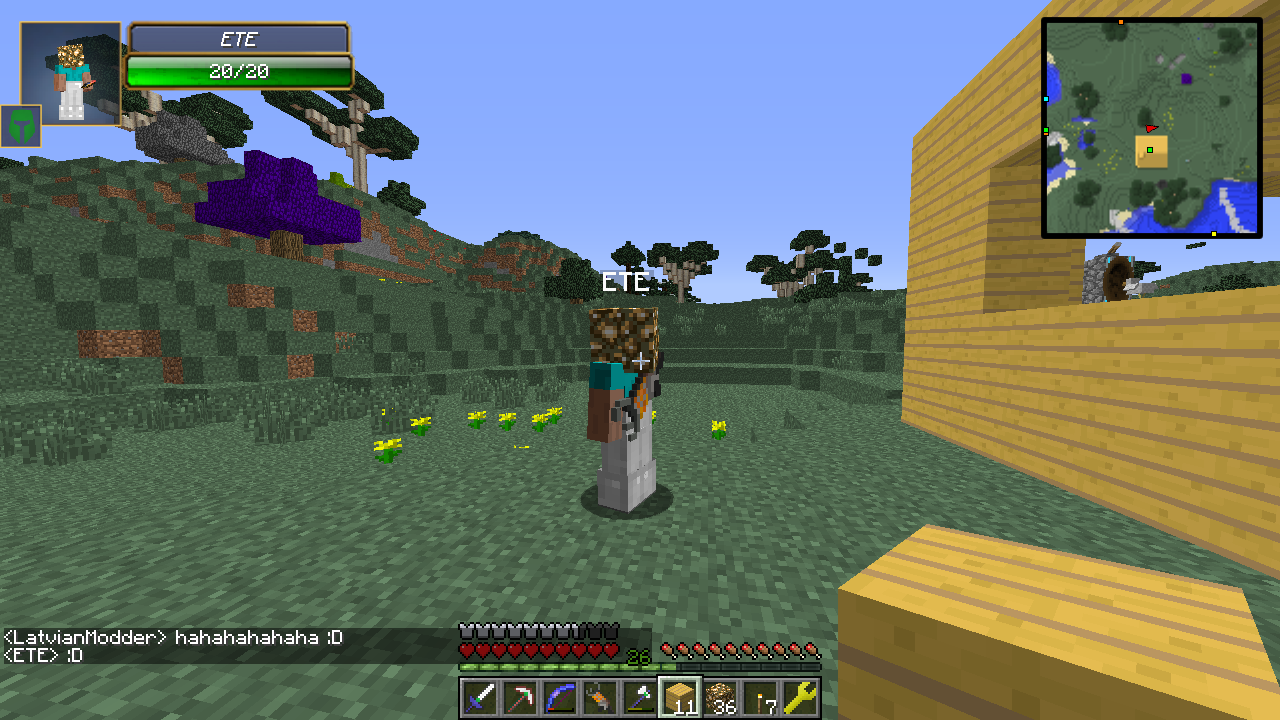
Task: Click the green helmet icon
Action: click(x=20, y=126)
